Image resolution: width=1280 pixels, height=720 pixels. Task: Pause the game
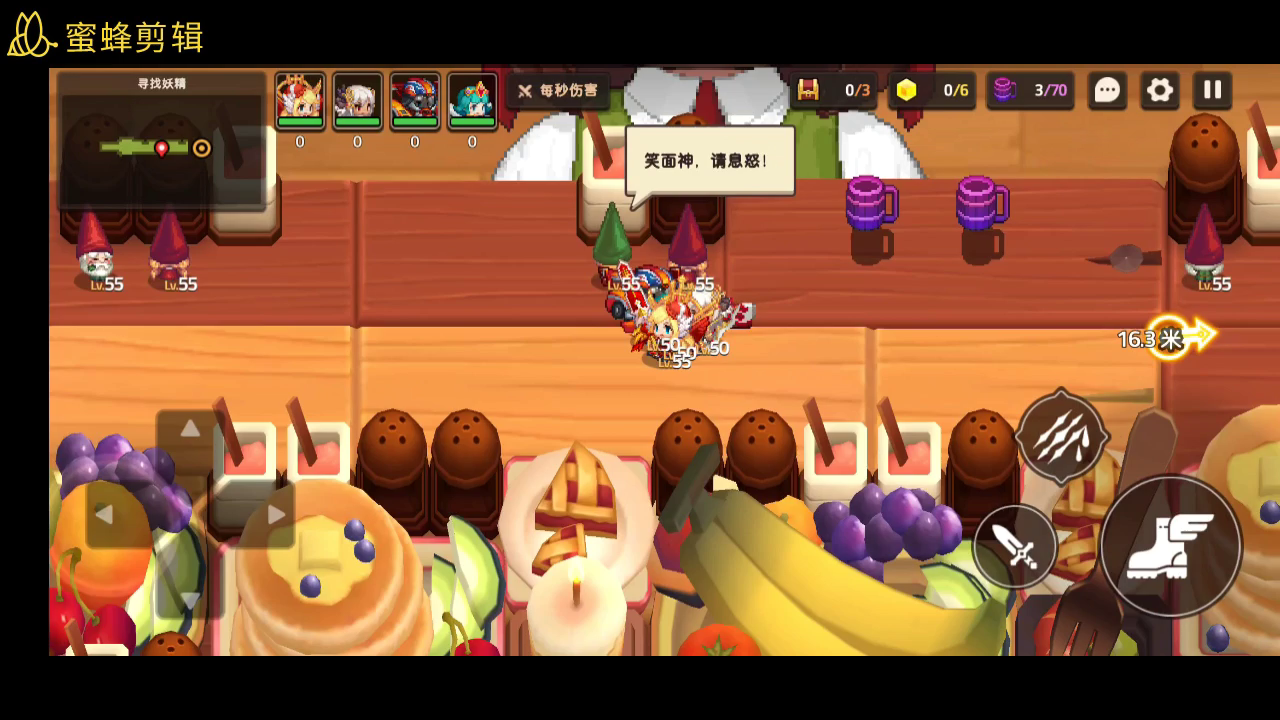(x=1212, y=90)
